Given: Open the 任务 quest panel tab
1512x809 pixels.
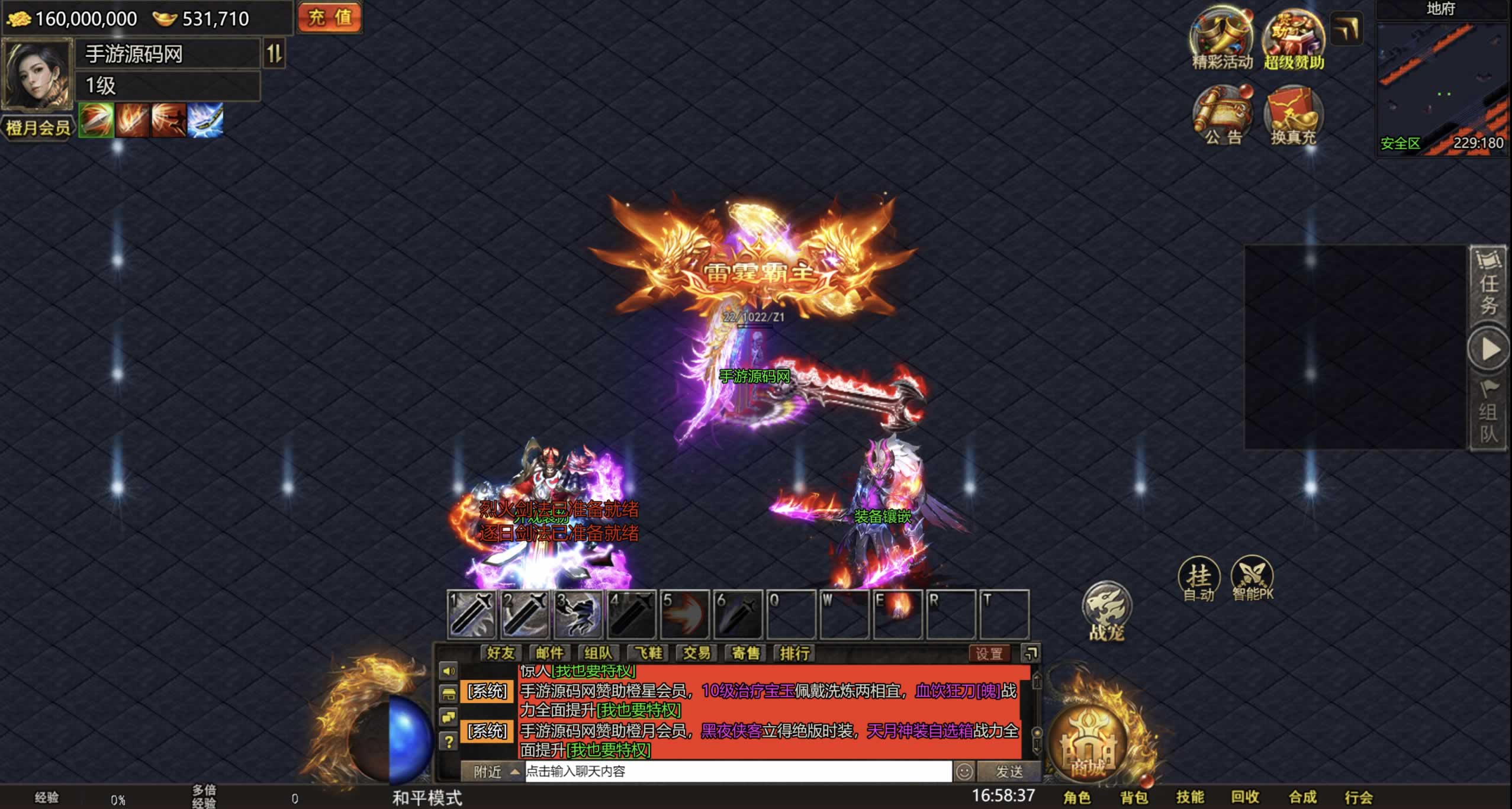Looking at the screenshot, I should (x=1488, y=285).
